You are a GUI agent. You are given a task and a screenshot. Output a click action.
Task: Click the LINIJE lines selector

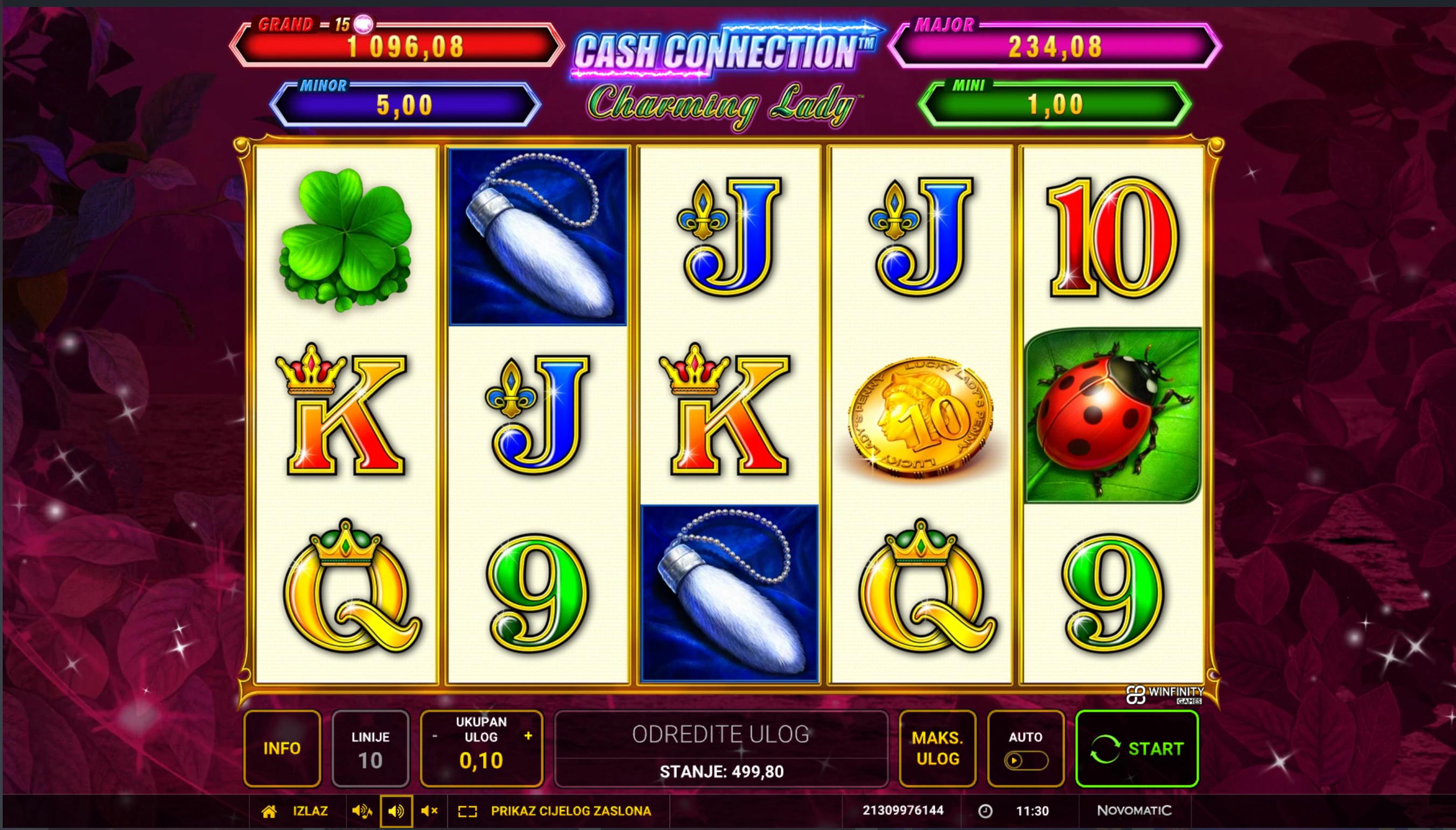pos(370,748)
